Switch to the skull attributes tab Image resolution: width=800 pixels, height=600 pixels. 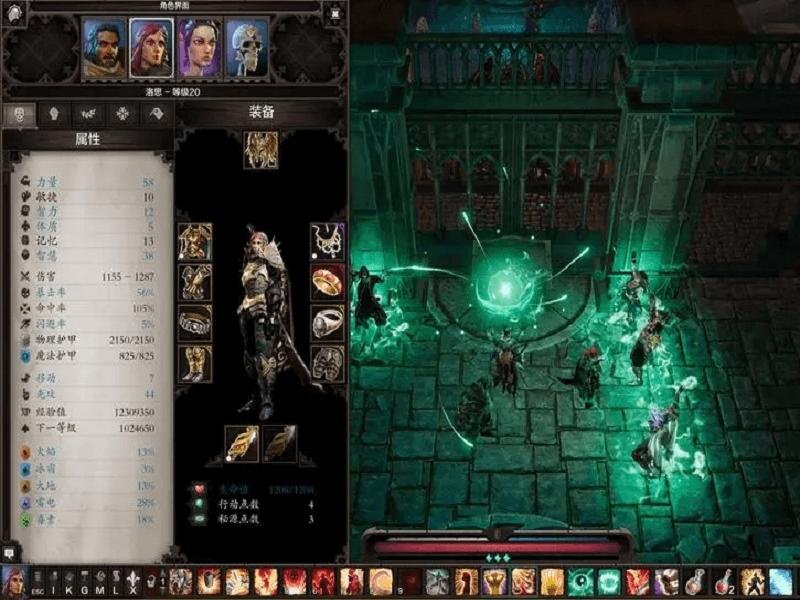(22, 114)
